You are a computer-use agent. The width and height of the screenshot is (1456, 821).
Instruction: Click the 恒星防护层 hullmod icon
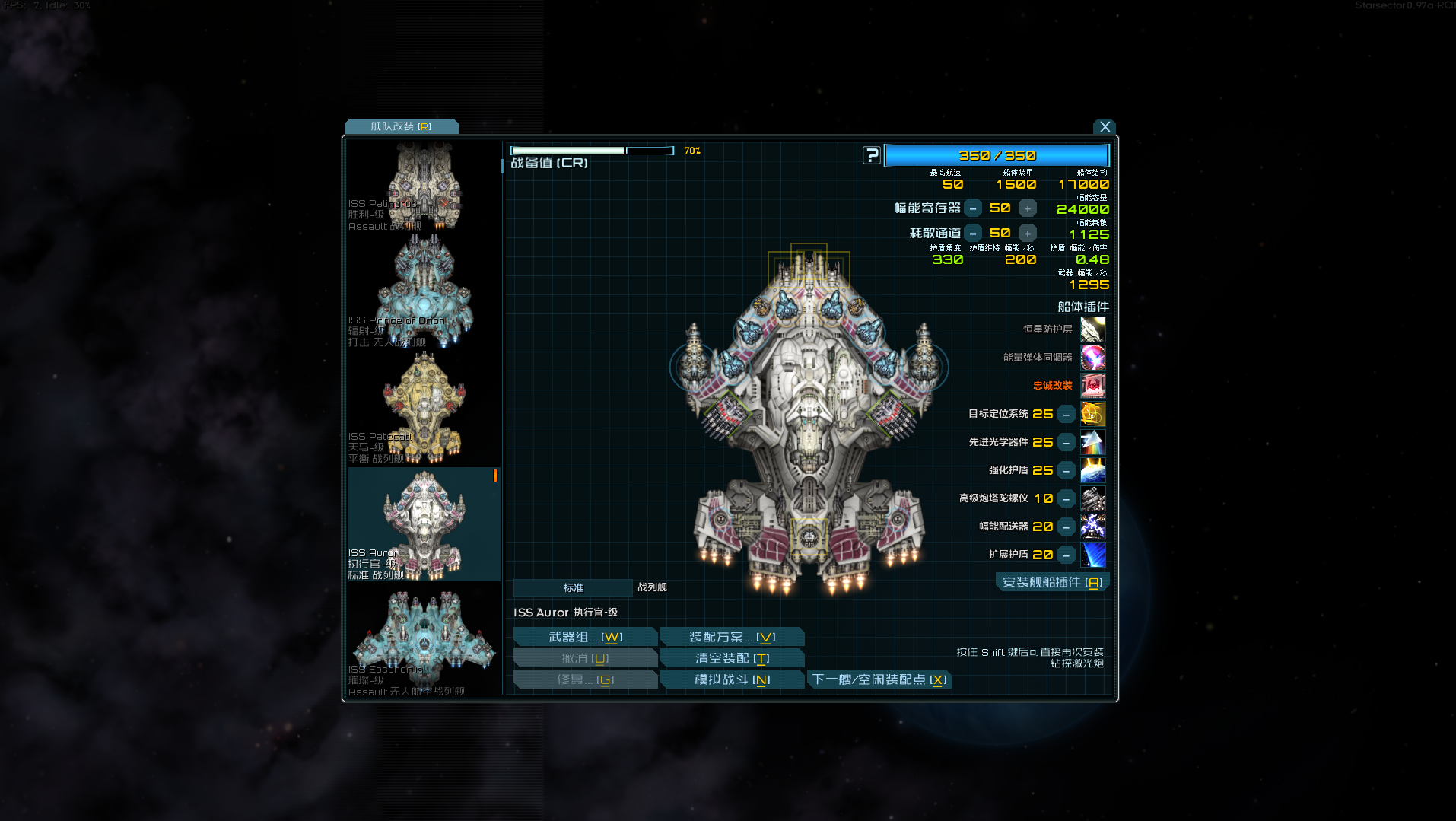click(x=1092, y=329)
